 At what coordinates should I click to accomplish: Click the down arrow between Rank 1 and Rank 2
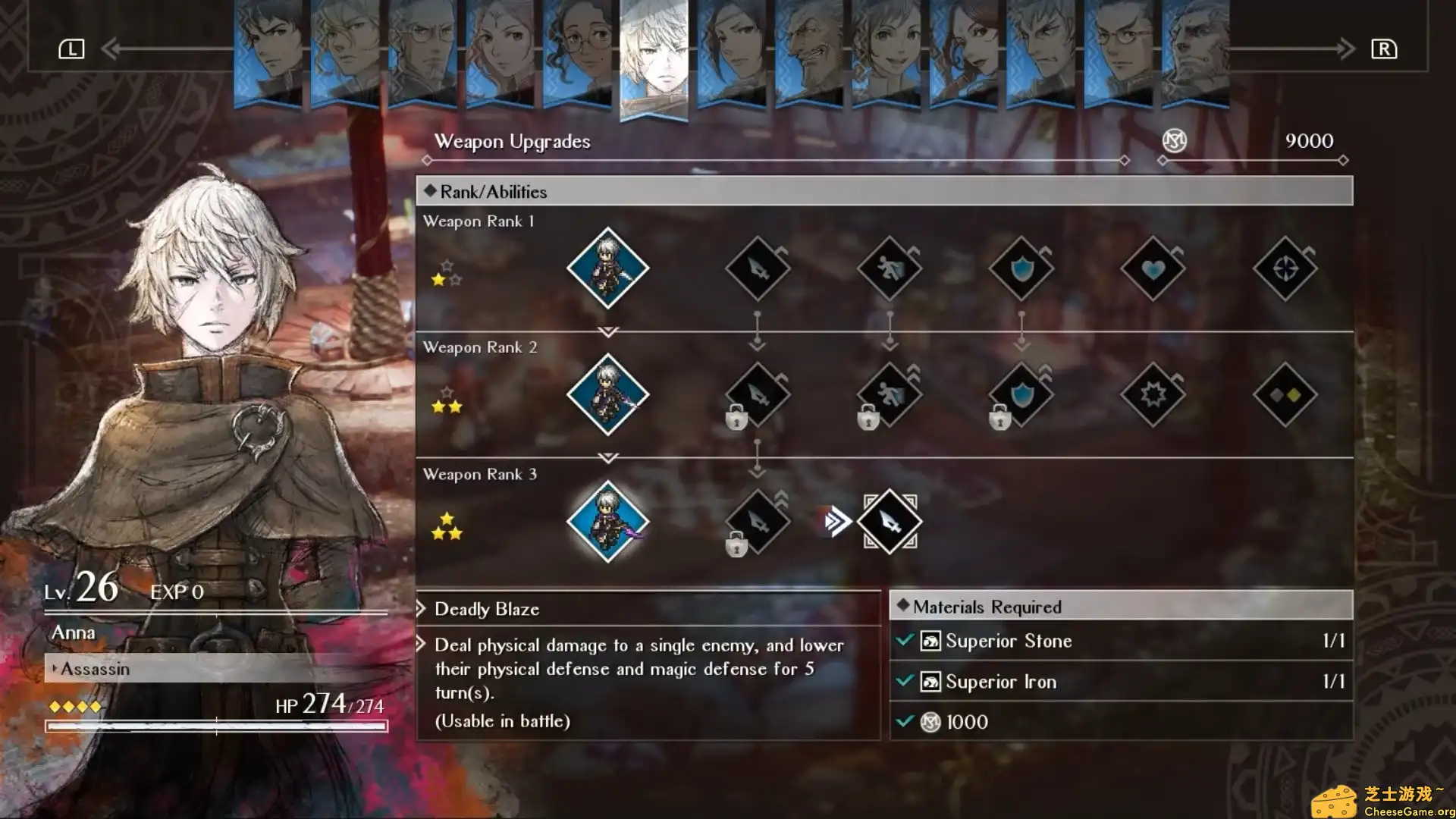(607, 331)
